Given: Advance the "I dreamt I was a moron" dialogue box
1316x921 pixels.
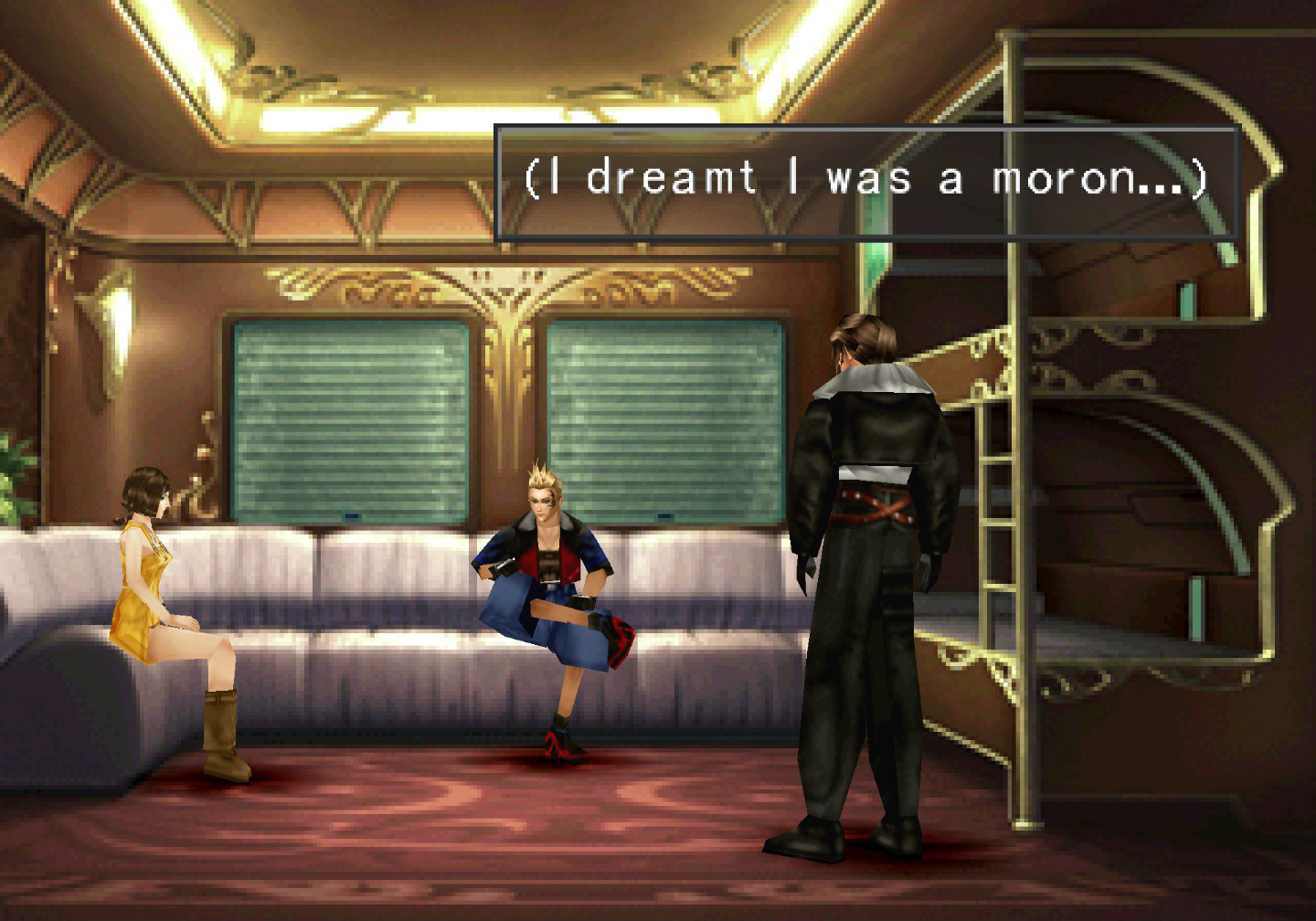Looking at the screenshot, I should [865, 183].
